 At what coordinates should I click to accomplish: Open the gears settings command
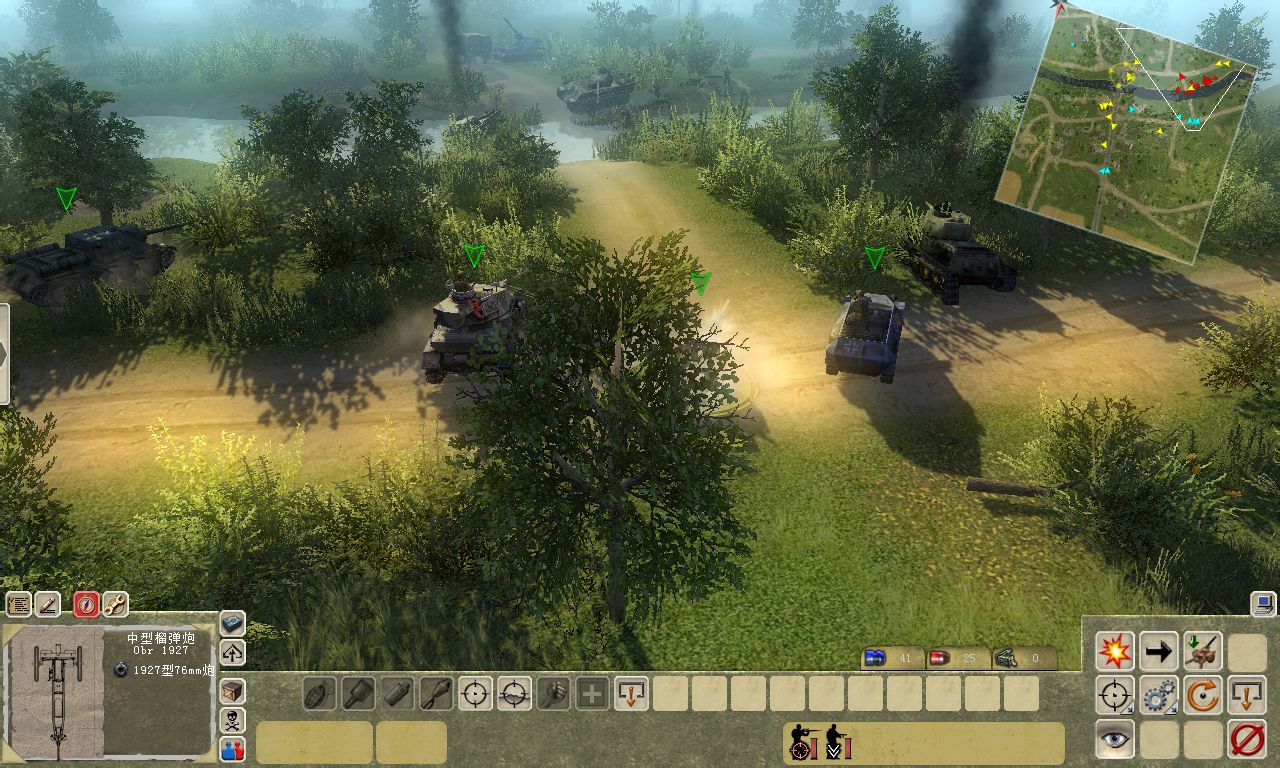coord(1159,695)
